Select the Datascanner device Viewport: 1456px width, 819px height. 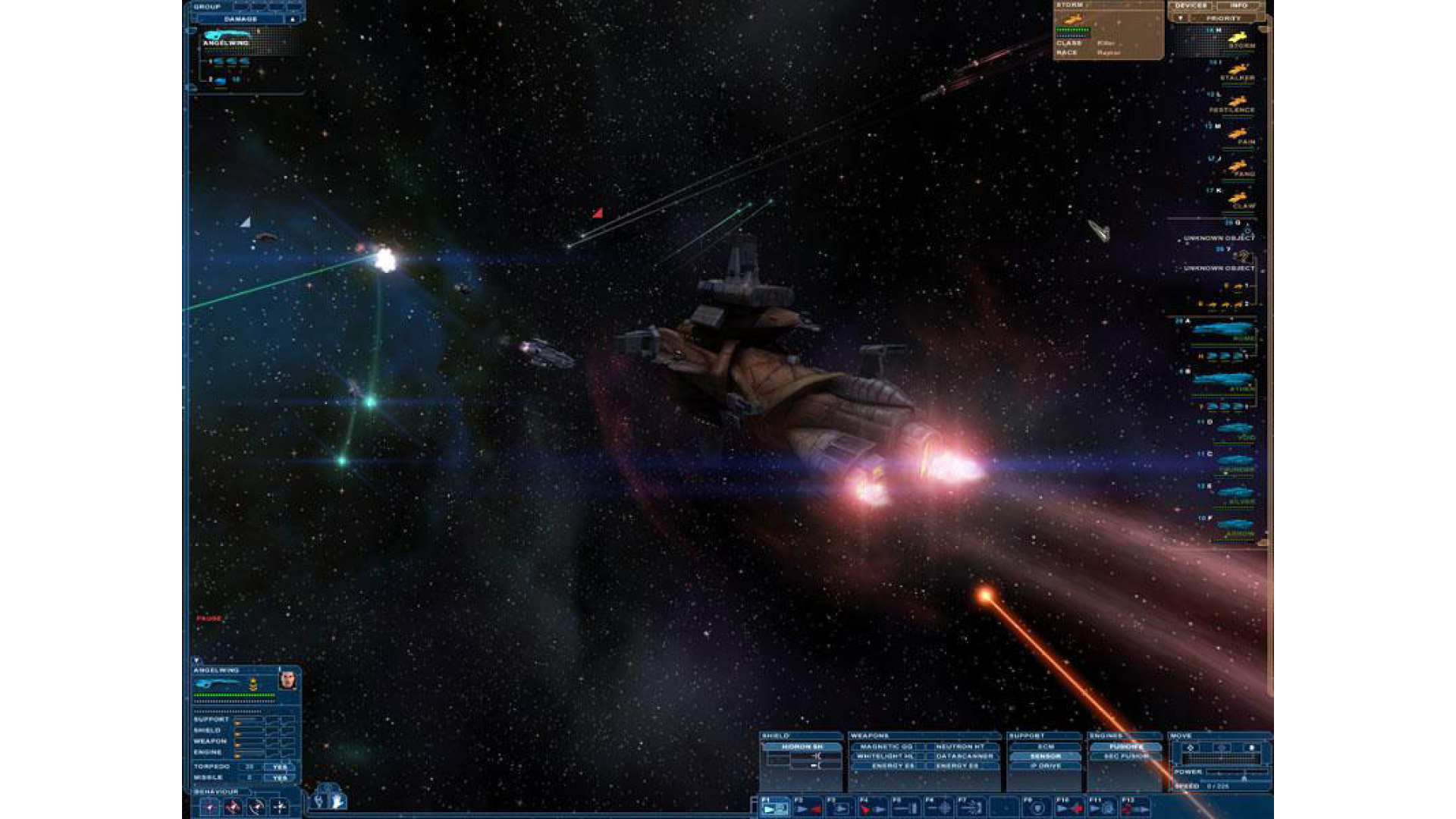click(964, 756)
